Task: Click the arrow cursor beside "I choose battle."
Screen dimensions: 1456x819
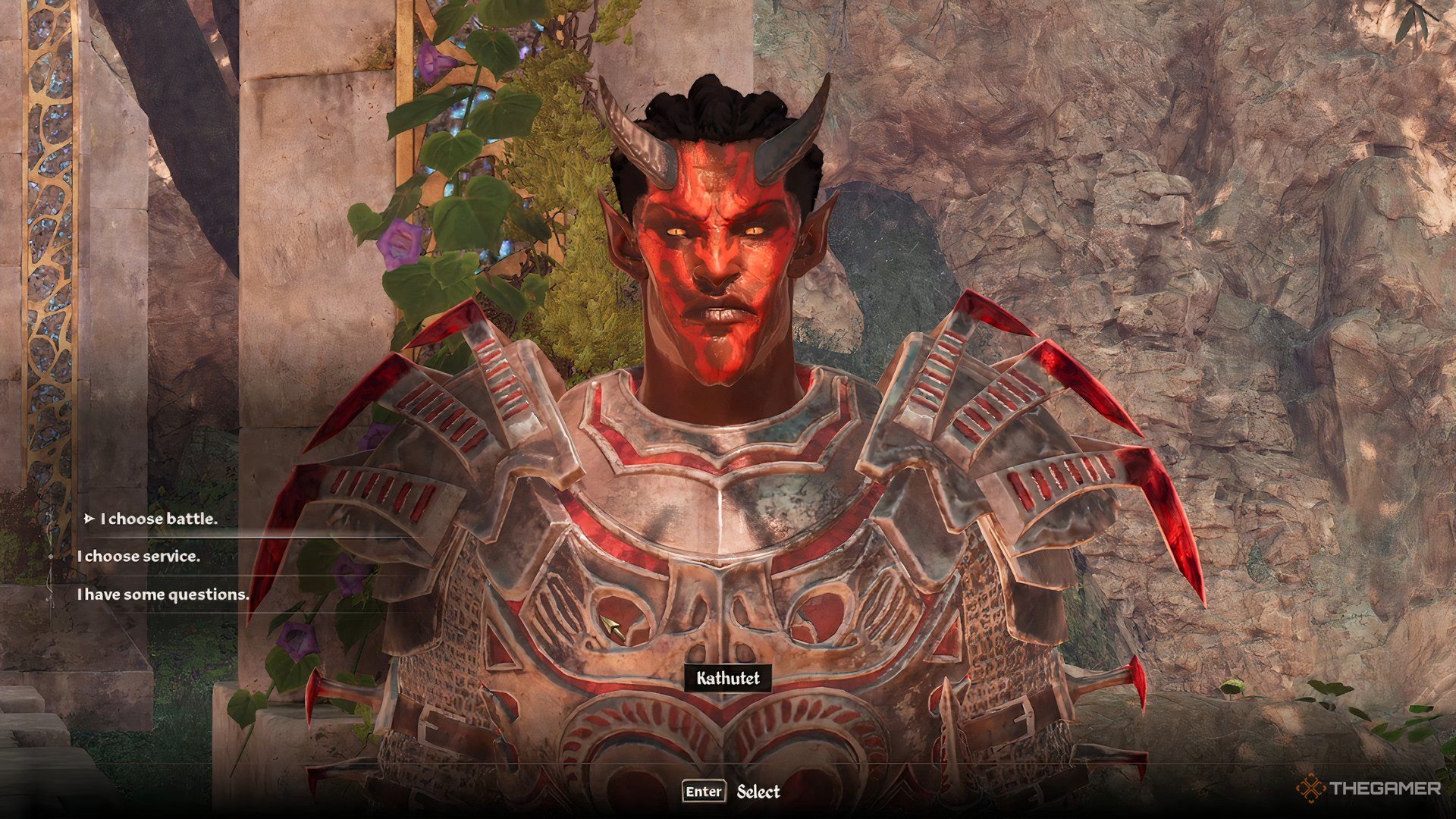Action: 90,519
